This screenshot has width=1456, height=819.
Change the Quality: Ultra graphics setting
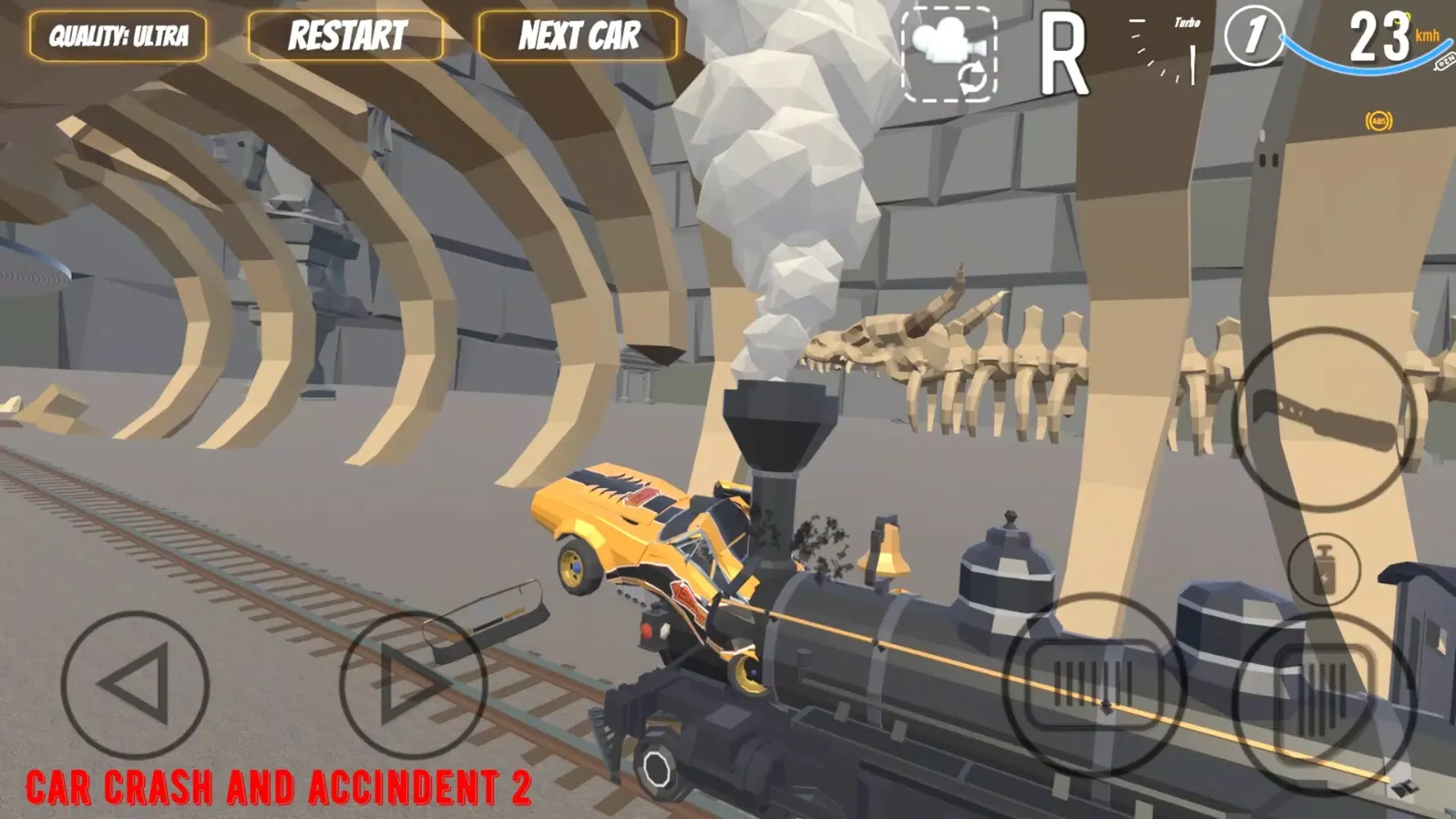tap(118, 36)
